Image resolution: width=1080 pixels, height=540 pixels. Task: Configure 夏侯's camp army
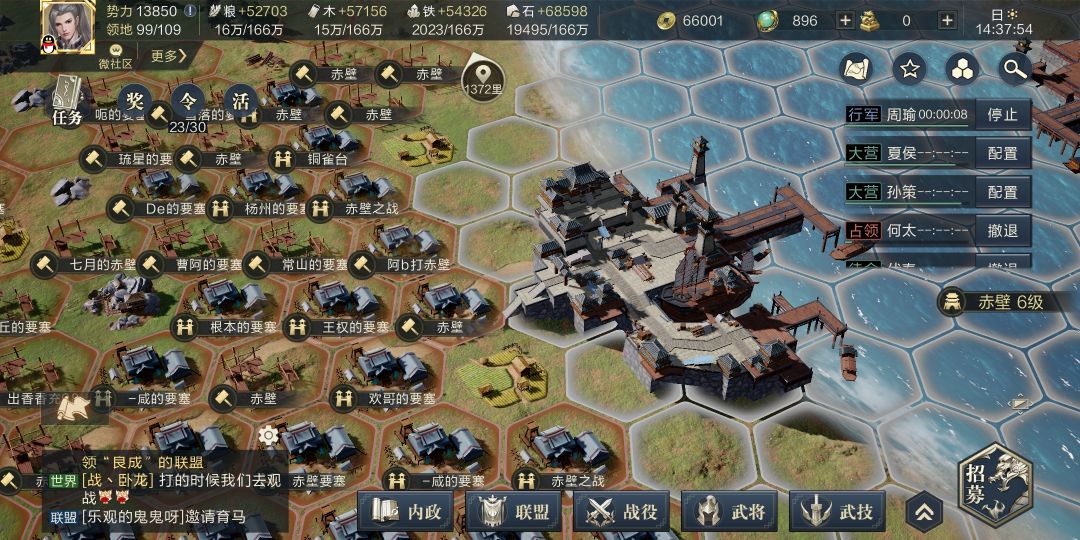pos(1002,153)
